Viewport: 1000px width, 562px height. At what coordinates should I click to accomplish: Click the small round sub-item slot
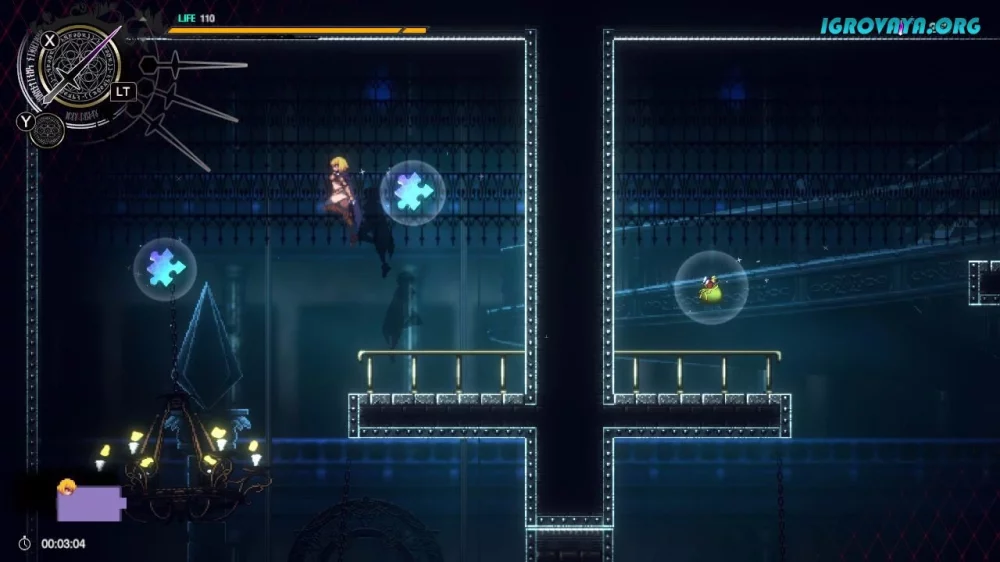tap(46, 129)
